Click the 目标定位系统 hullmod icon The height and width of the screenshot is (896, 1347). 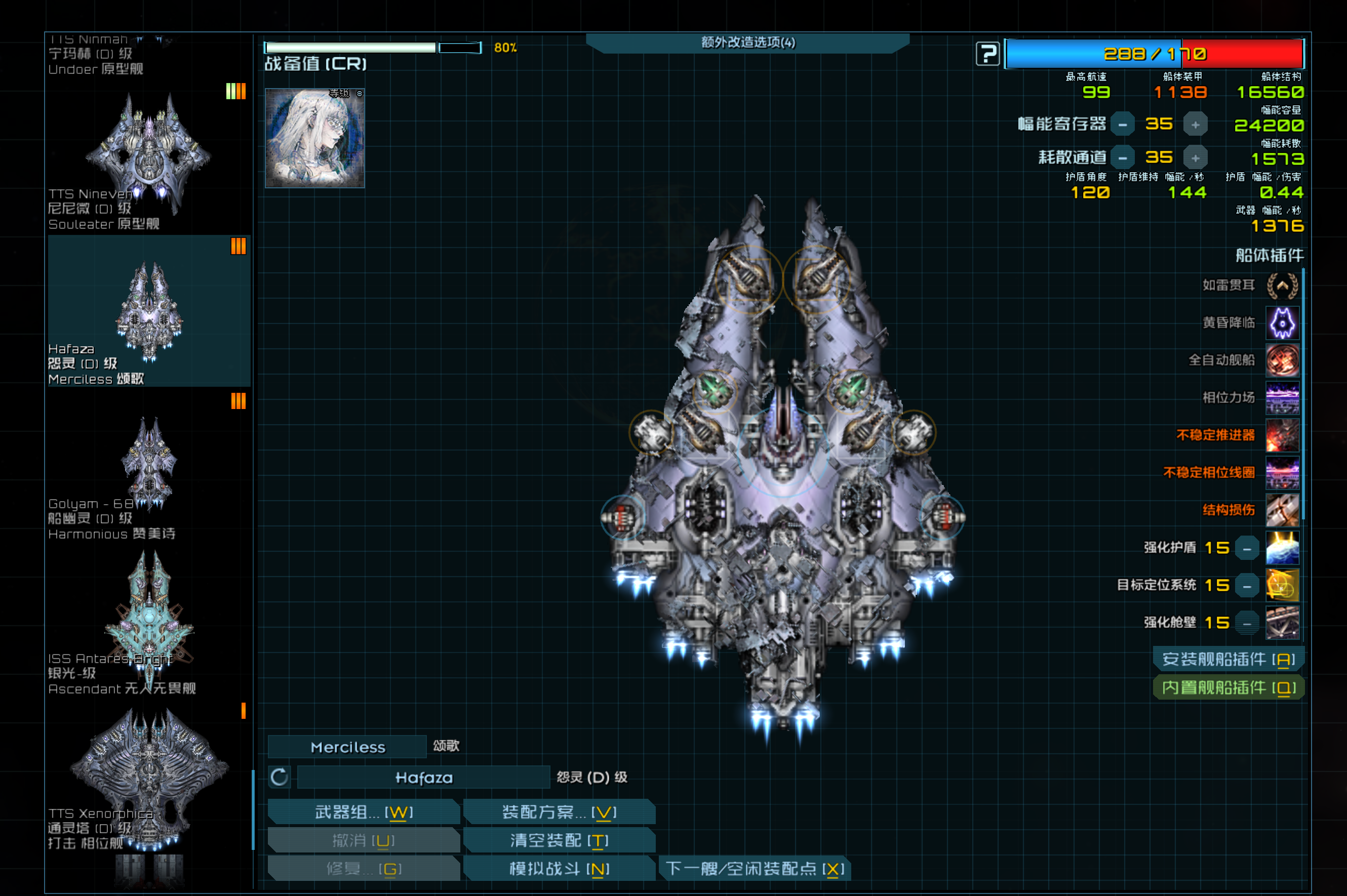pos(1282,585)
